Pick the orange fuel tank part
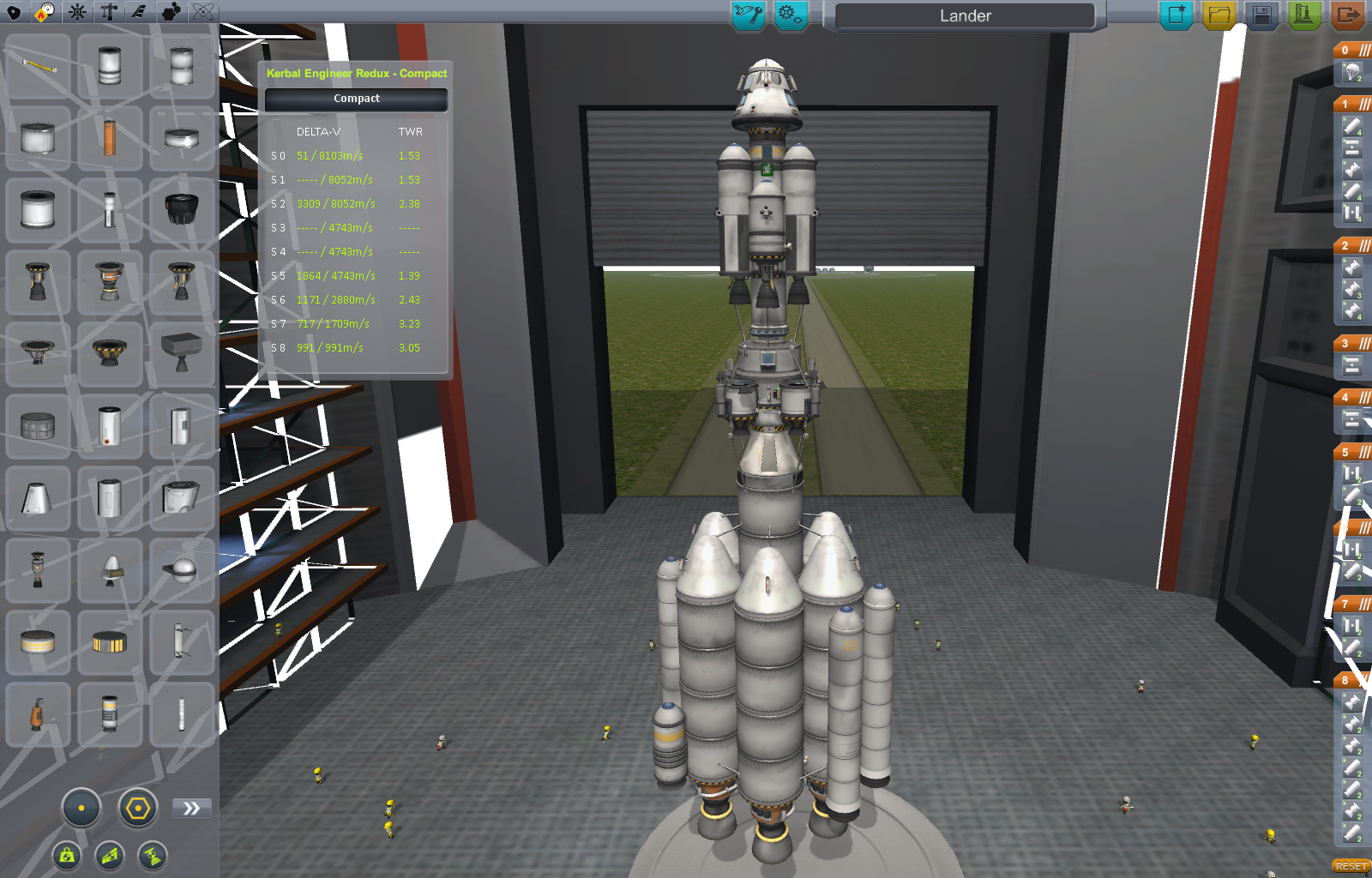This screenshot has height=878, width=1372. [110, 138]
